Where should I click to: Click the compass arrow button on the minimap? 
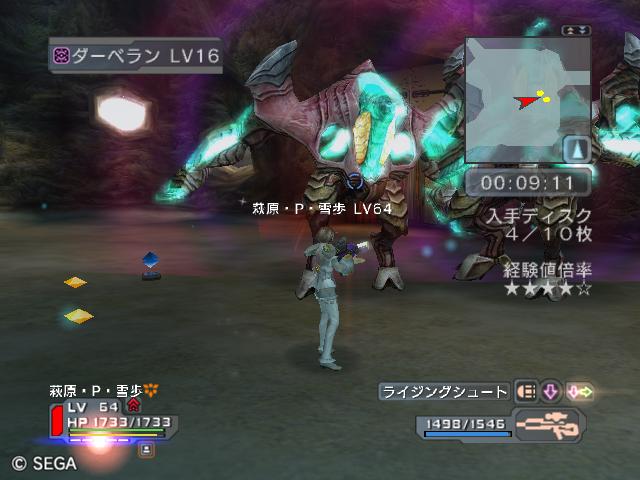pyautogui.click(x=577, y=149)
